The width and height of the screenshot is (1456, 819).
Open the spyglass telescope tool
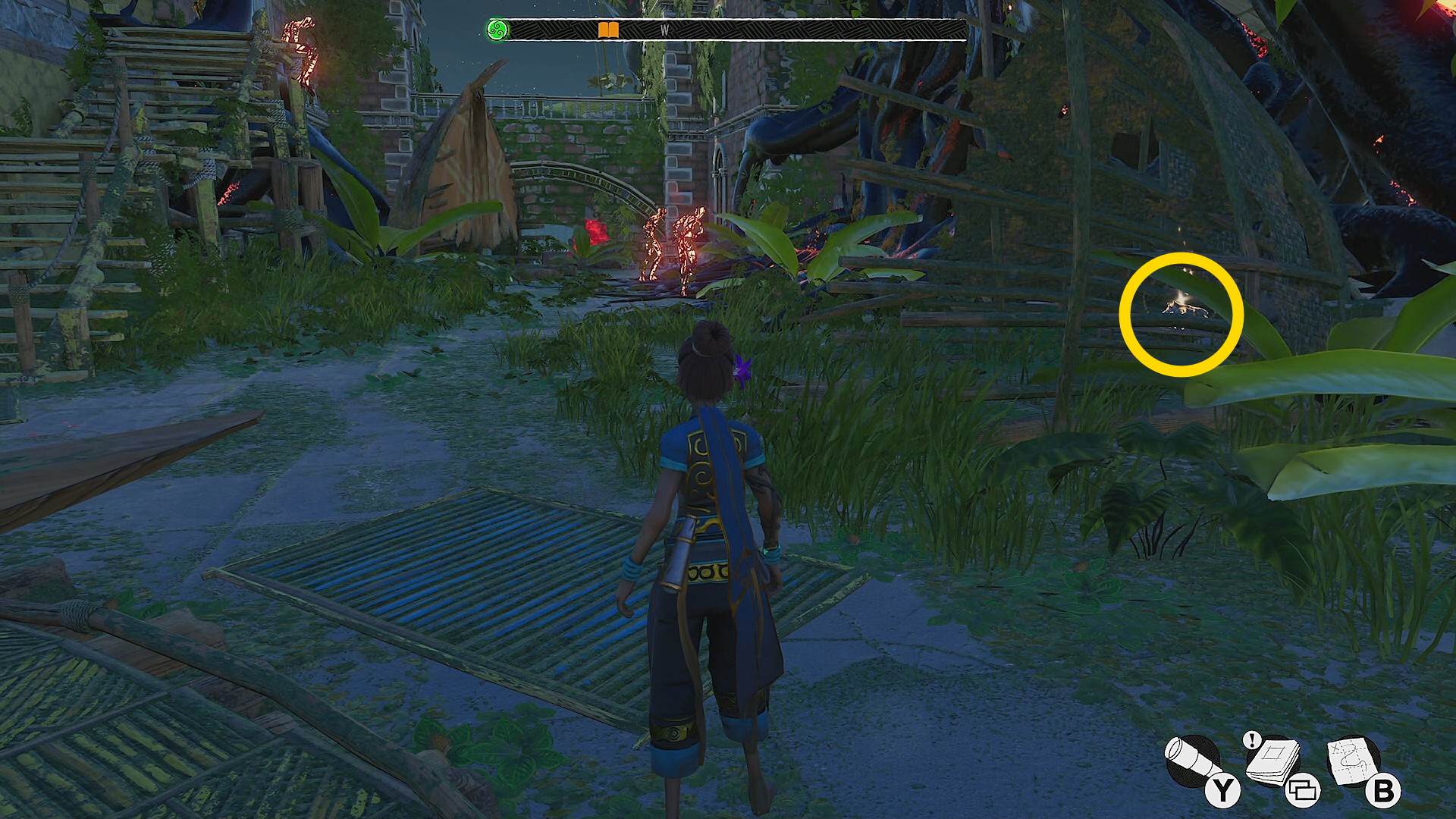pyautogui.click(x=1191, y=761)
